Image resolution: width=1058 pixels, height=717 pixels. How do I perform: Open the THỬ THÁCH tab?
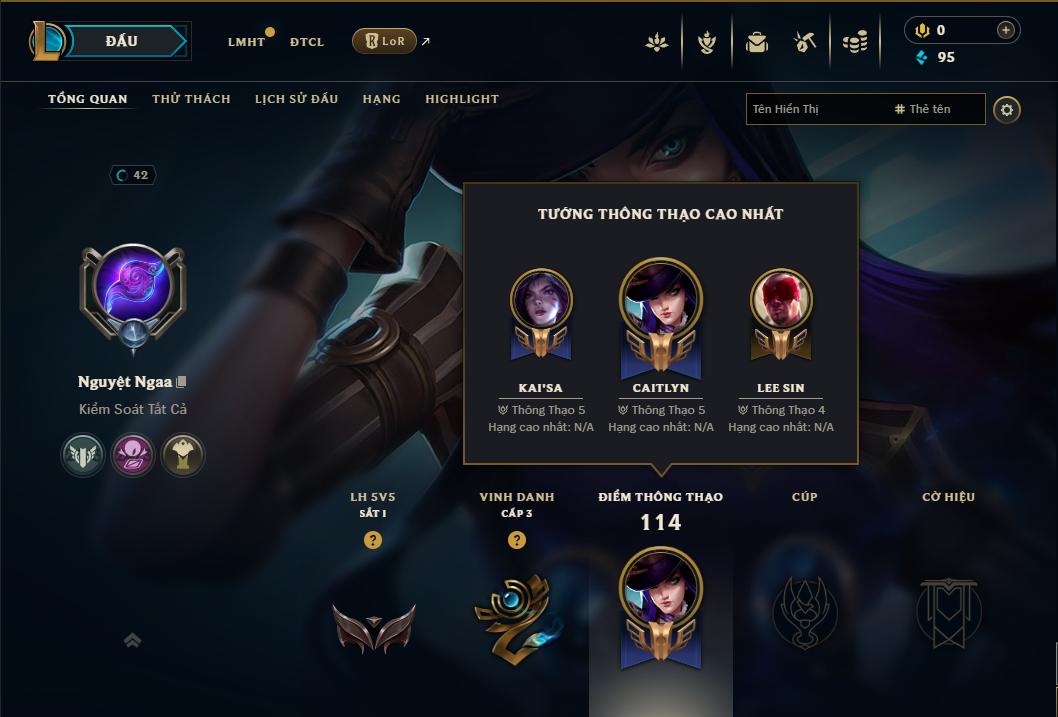(191, 99)
